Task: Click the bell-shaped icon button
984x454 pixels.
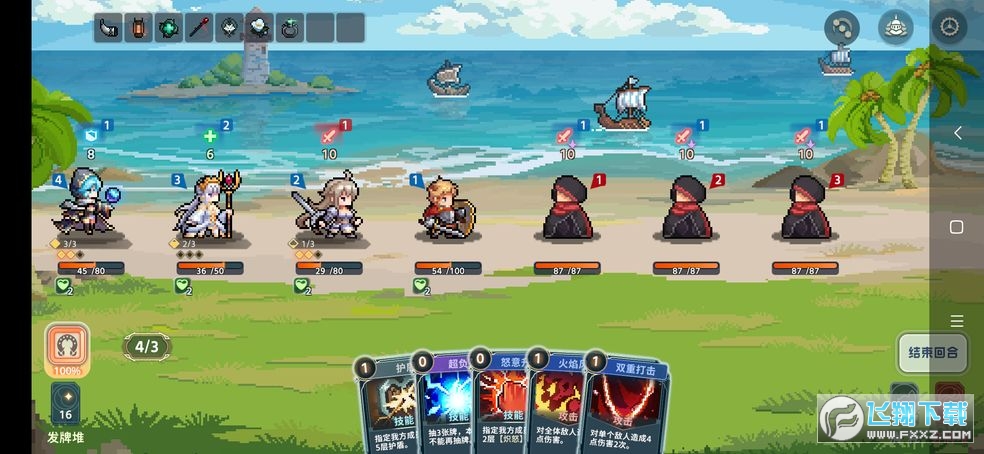Action: pyautogui.click(x=894, y=28)
